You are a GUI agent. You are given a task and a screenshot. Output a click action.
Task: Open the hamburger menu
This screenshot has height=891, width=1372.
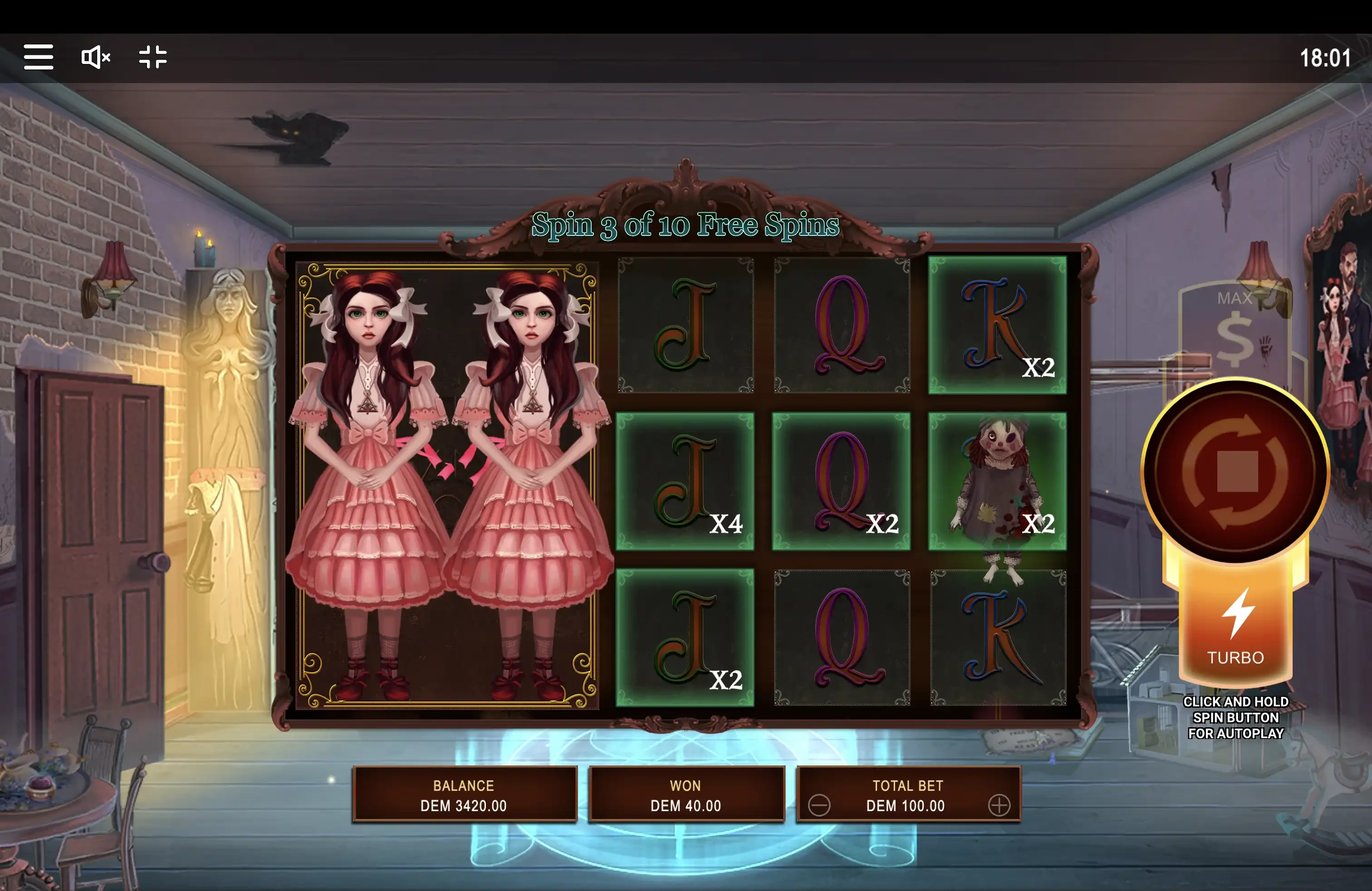39,57
